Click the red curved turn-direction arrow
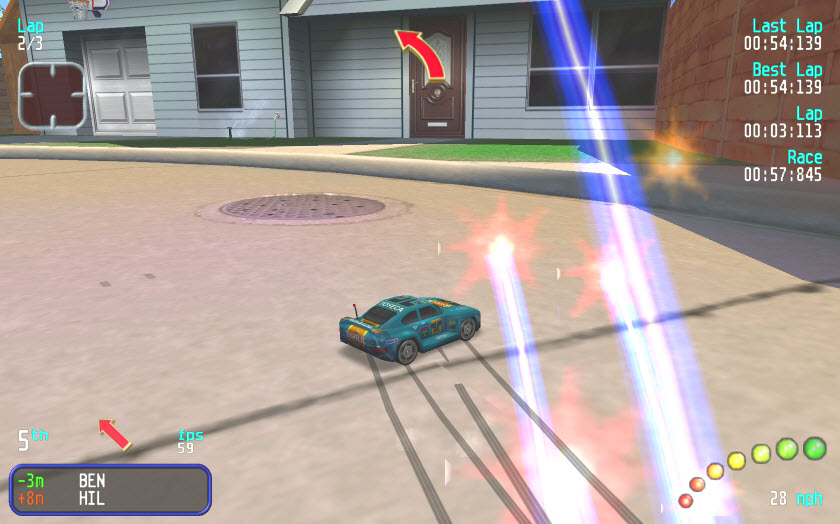Image resolution: width=840 pixels, height=524 pixels. [421, 54]
